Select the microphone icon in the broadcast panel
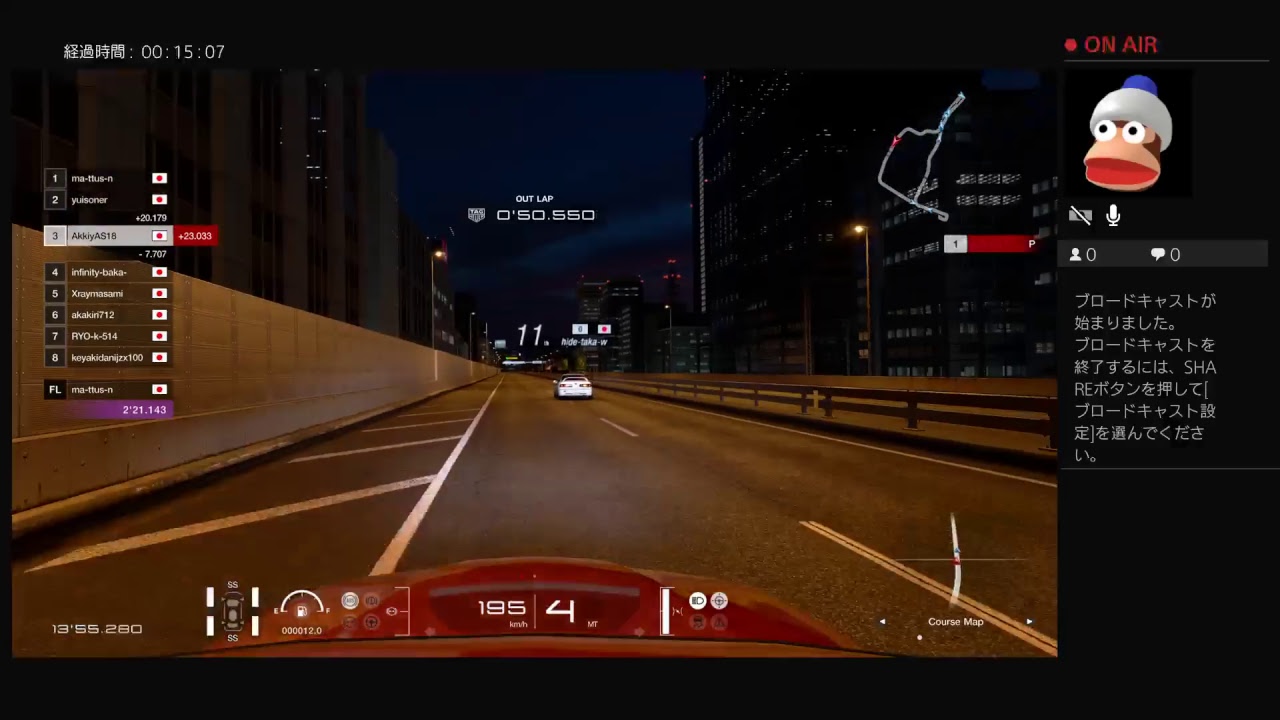Screen dimensions: 1280x720 (x=1112, y=214)
